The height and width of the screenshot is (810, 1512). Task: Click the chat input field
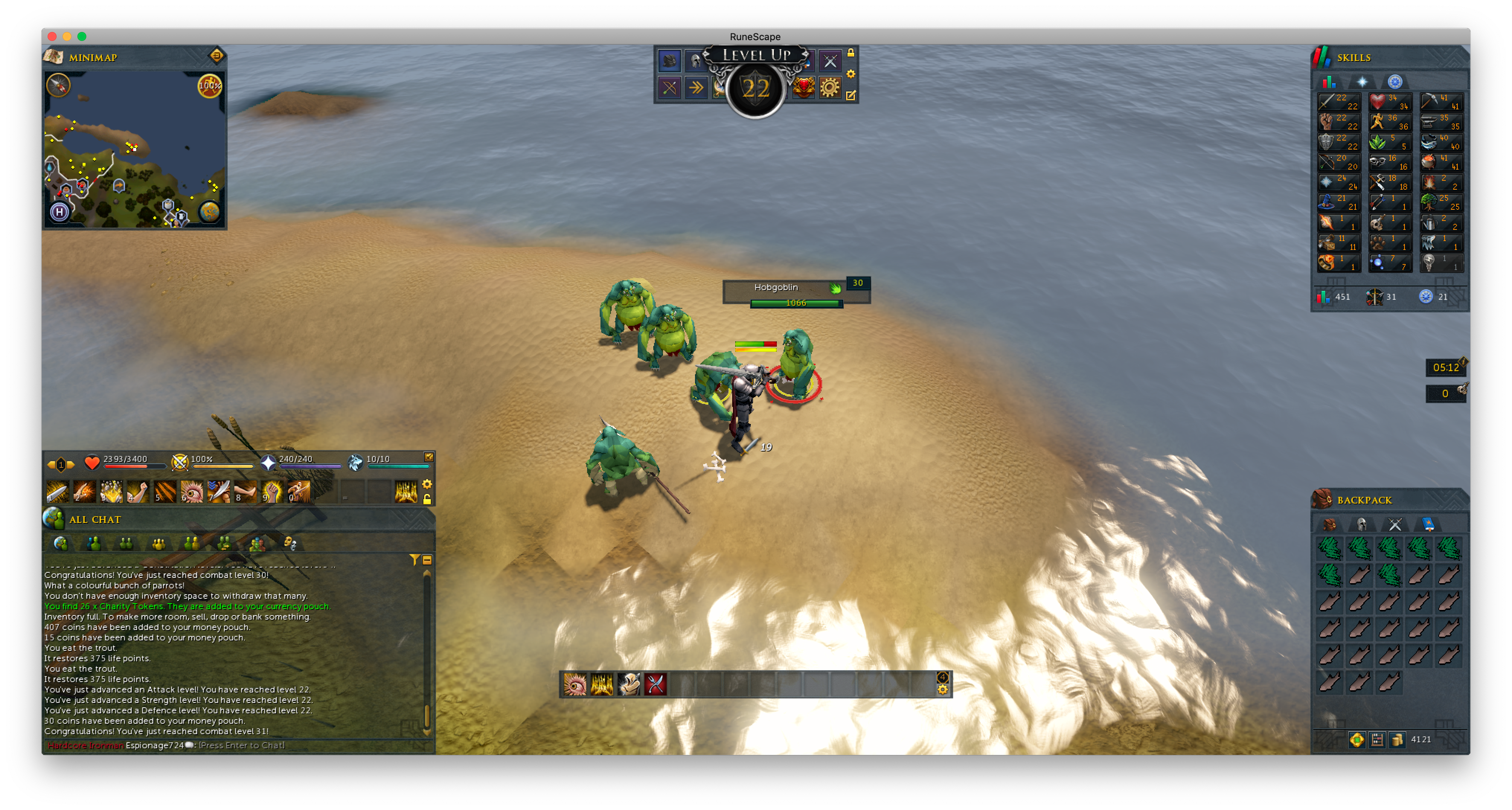(x=241, y=745)
